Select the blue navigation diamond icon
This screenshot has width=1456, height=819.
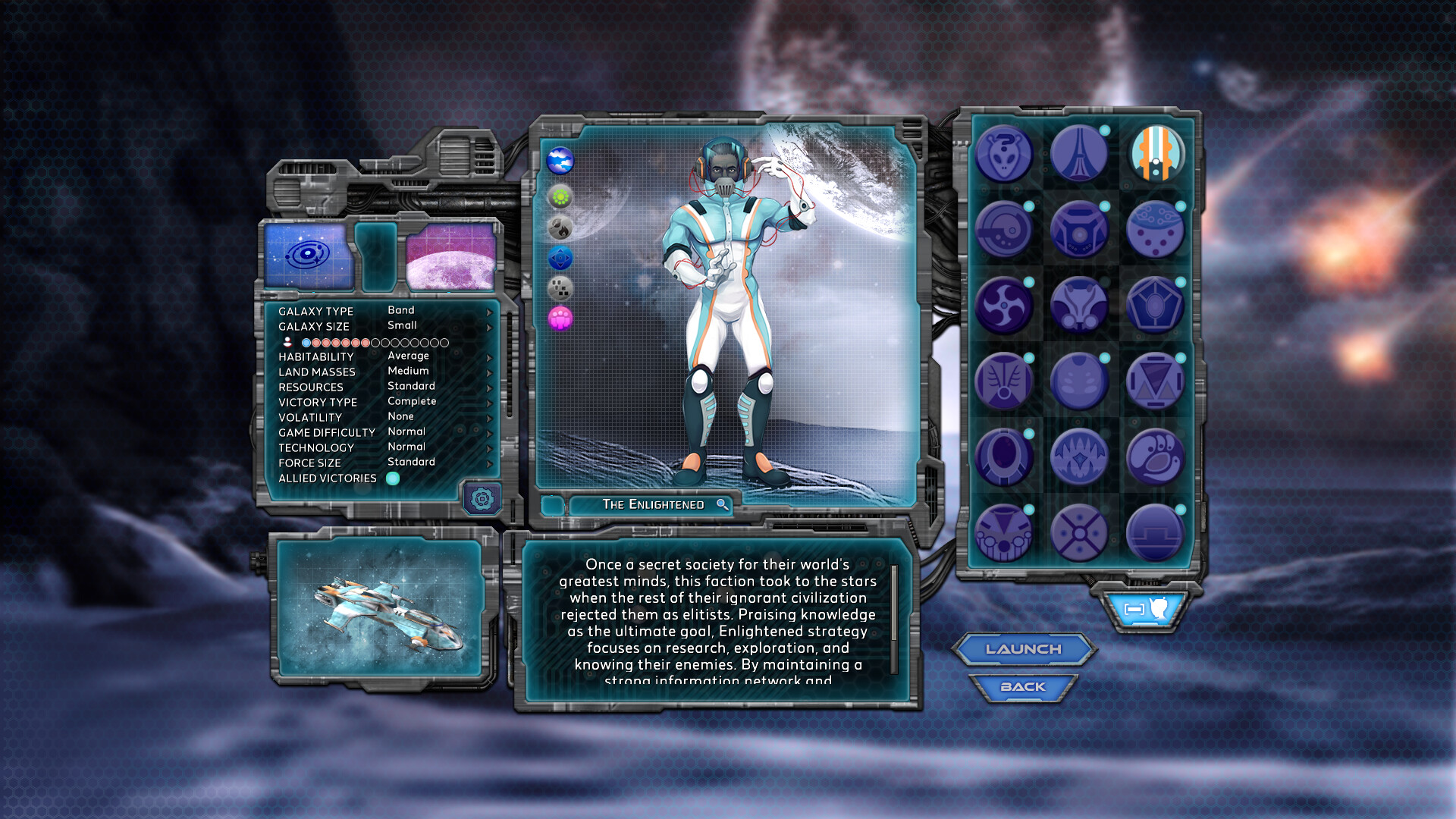(x=560, y=257)
